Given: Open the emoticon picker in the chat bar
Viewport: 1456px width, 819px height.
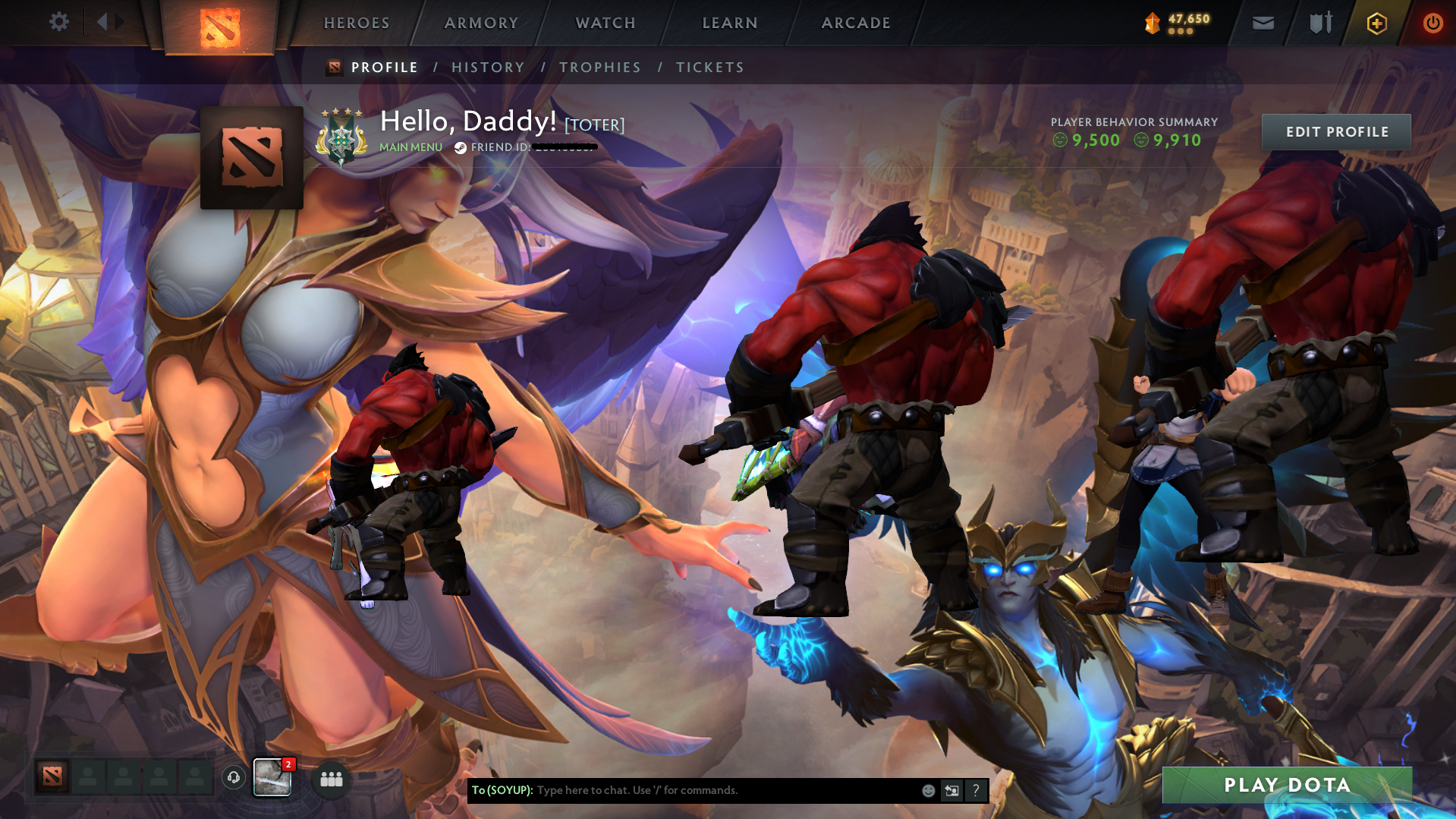Looking at the screenshot, I should [x=927, y=790].
